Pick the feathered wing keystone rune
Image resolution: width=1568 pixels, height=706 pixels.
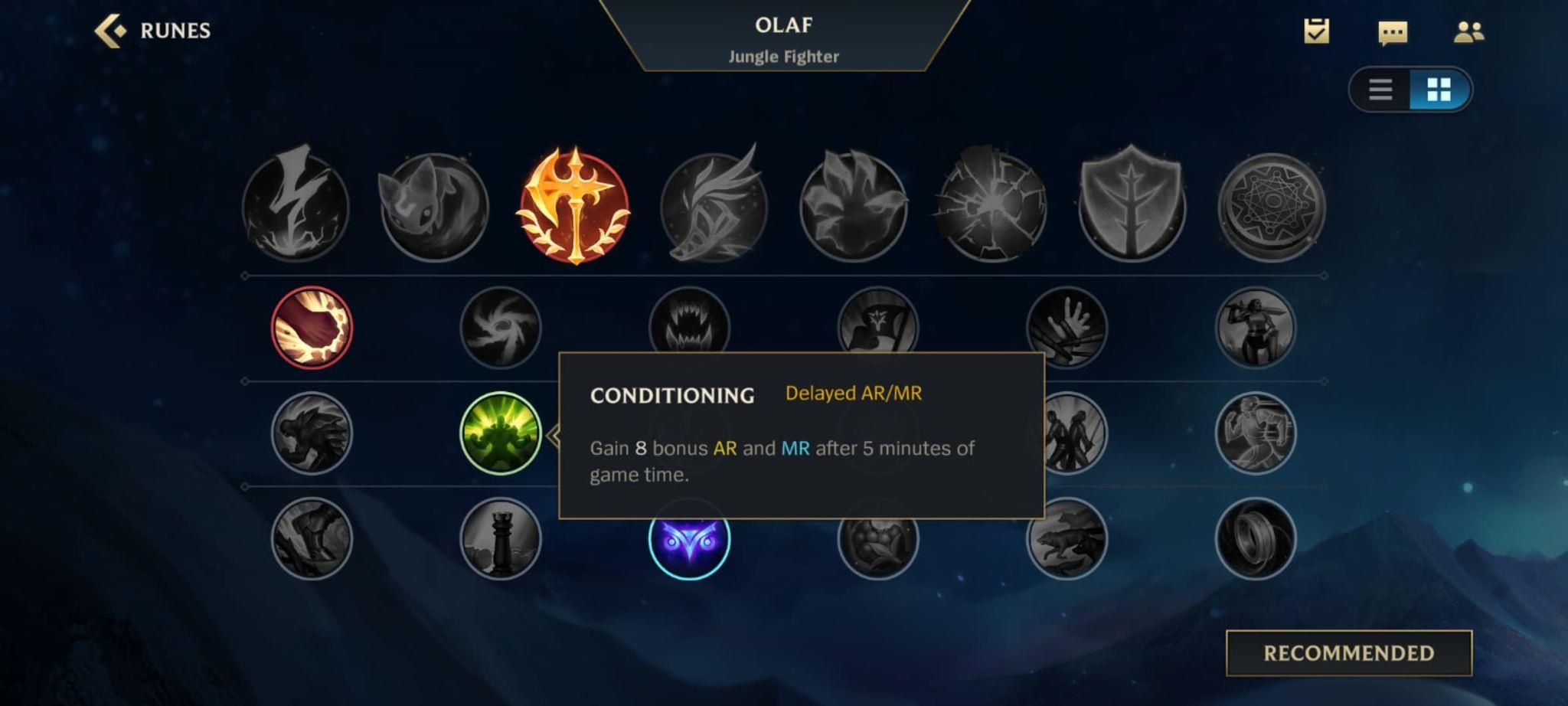point(714,207)
